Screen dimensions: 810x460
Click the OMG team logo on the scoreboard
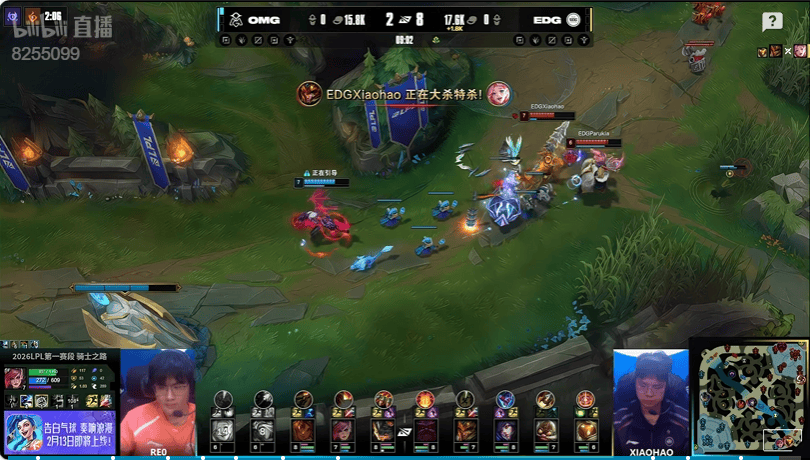click(x=232, y=19)
